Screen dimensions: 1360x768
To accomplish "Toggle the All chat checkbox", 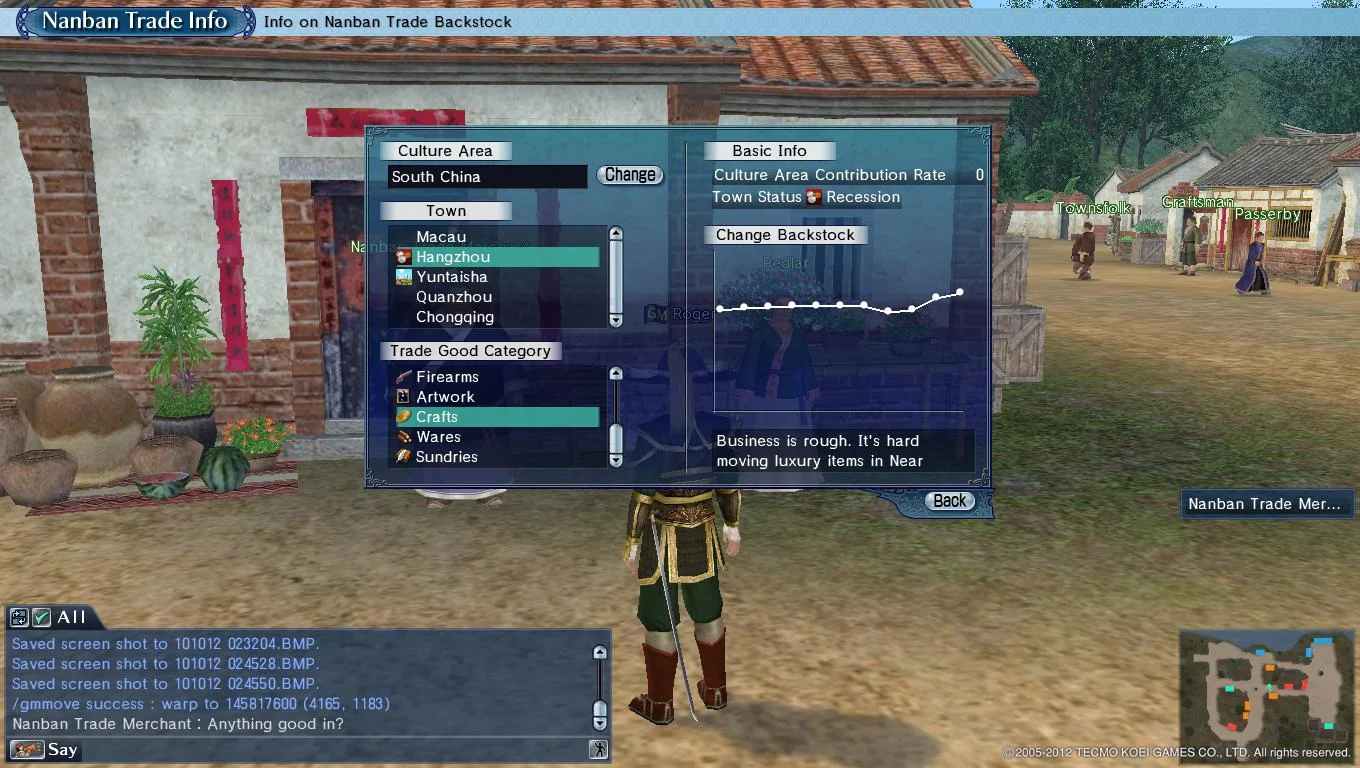I will 41,618.
